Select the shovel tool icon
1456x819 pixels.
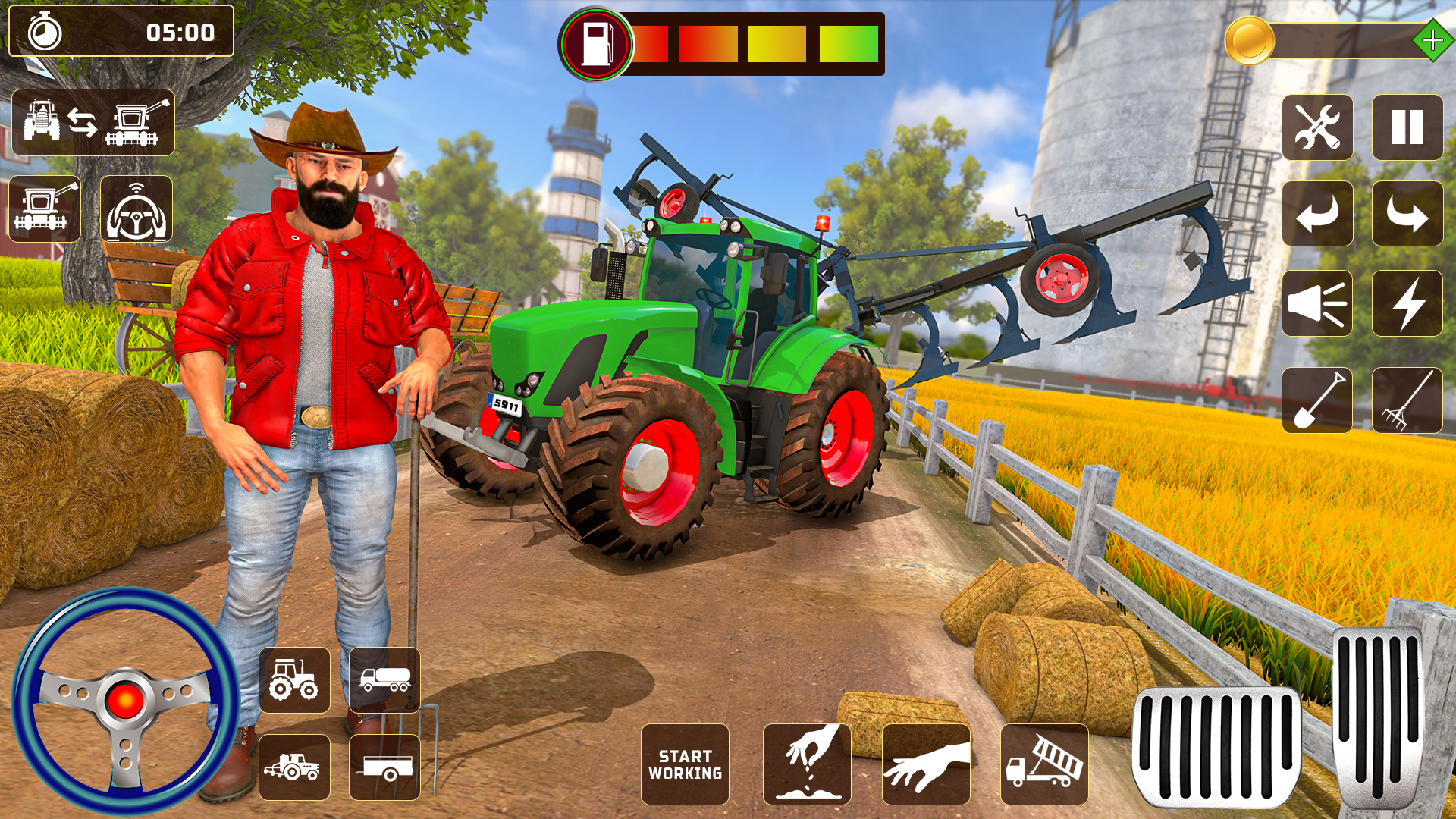pos(1317,400)
